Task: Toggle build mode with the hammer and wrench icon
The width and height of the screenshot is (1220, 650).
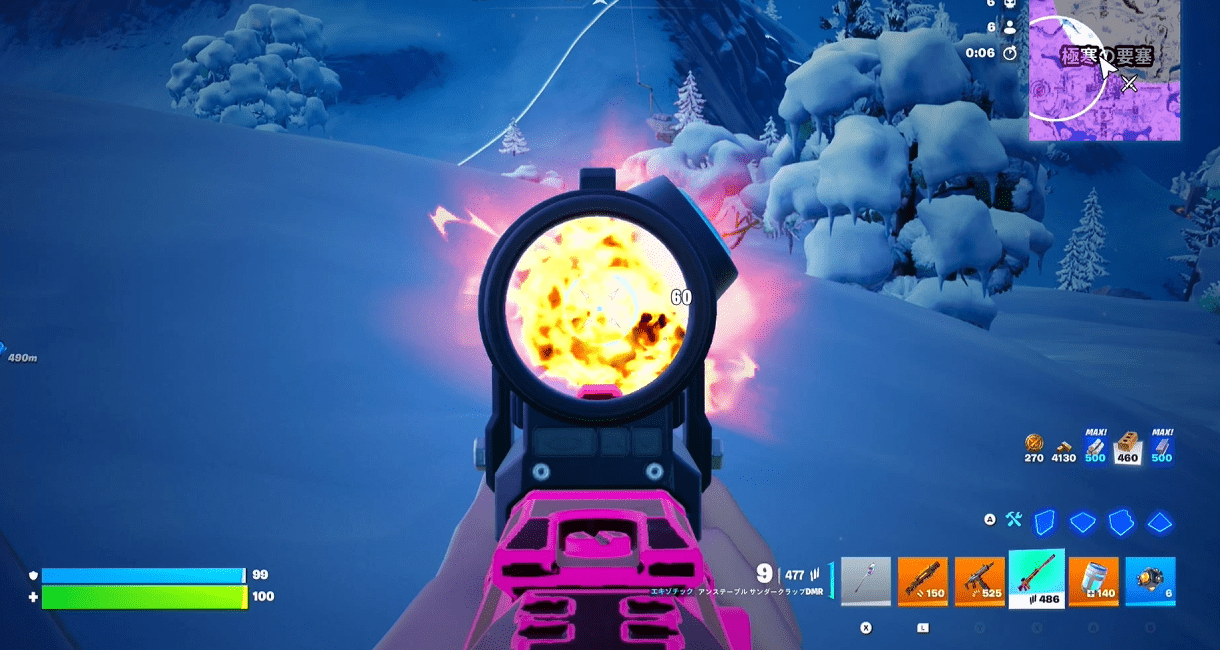Action: 1014,519
